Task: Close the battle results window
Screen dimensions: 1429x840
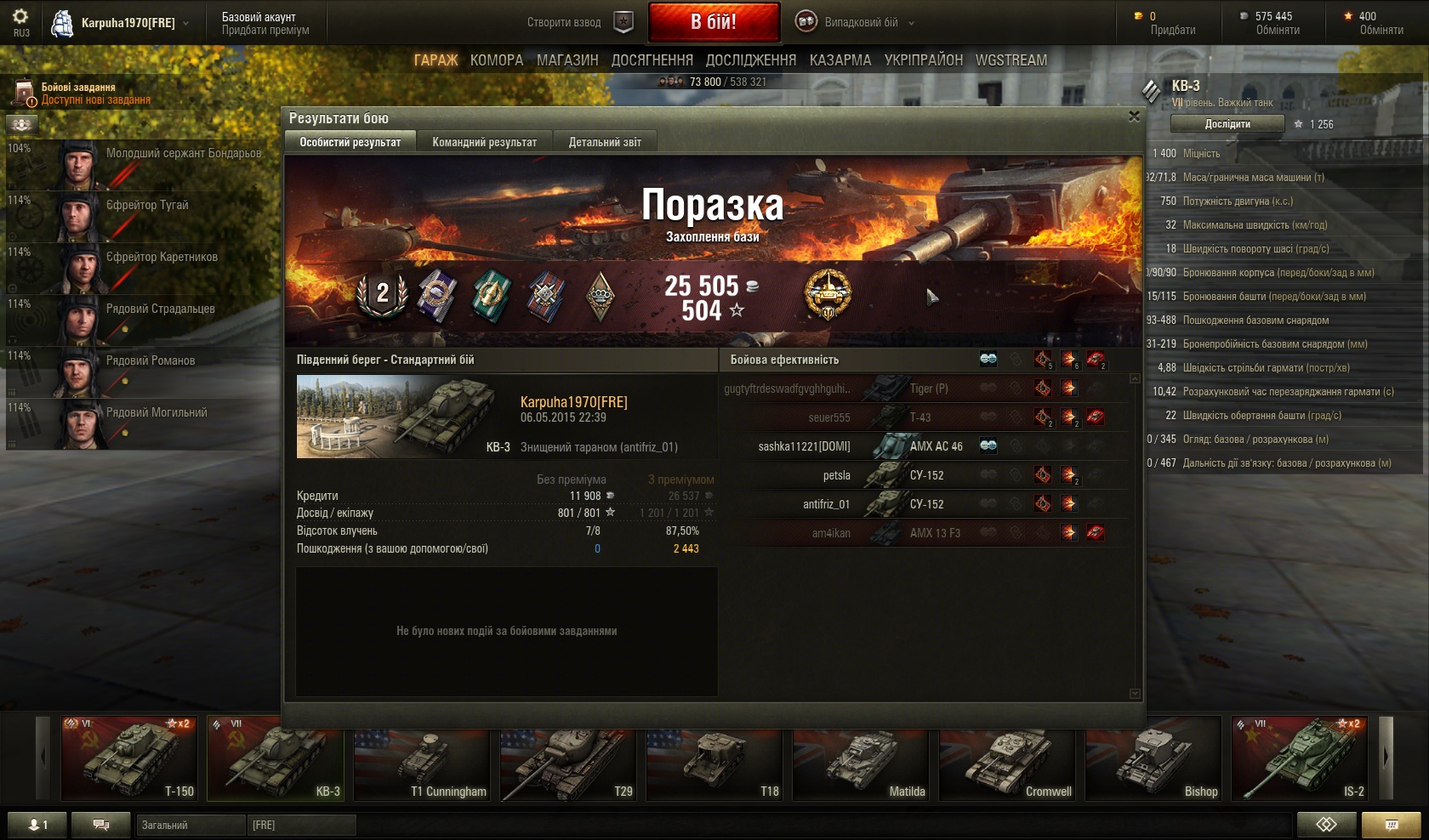Action: [x=1134, y=116]
